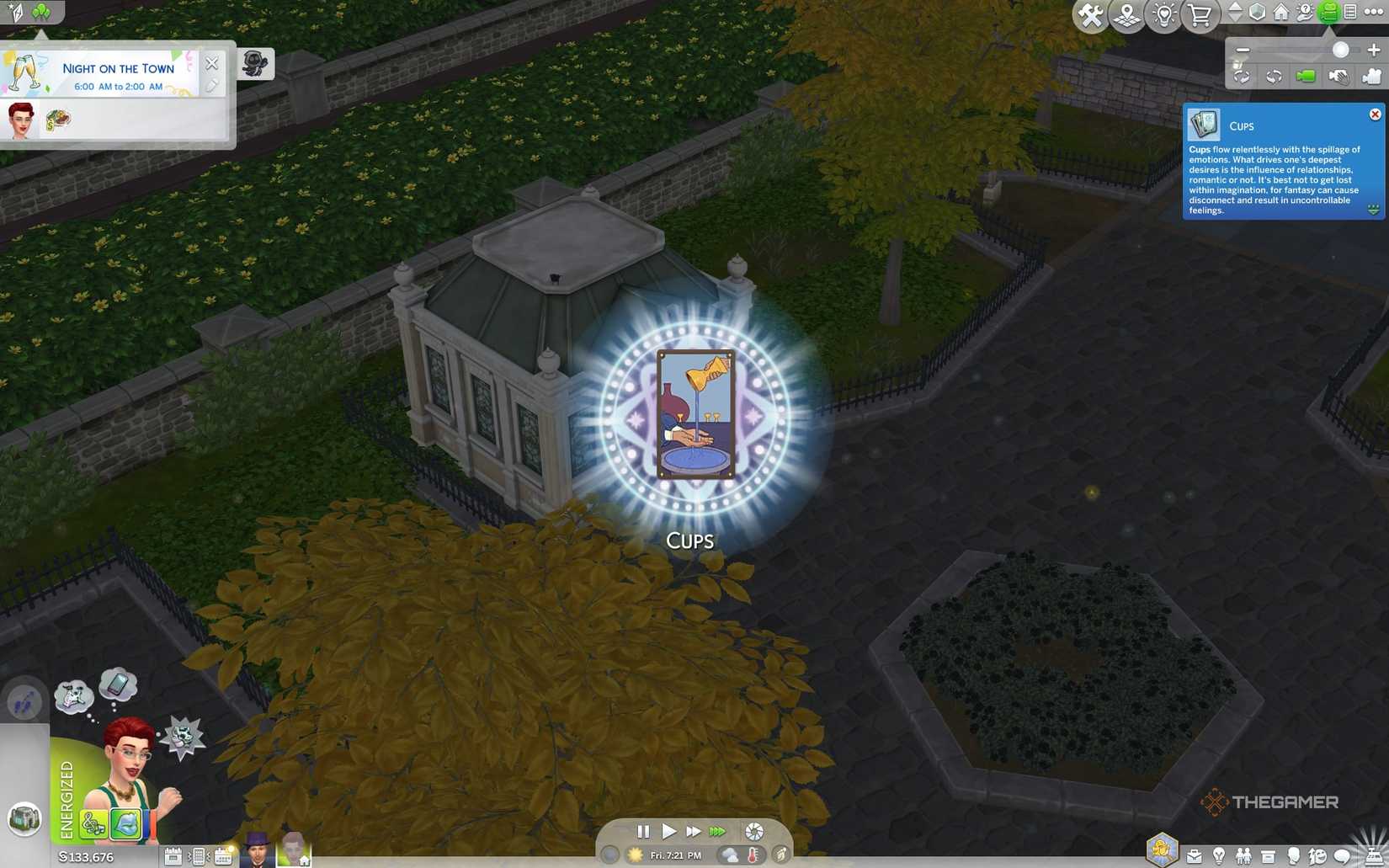Edit the Night on the Town event with pencil
This screenshot has width=1389, height=868.
(212, 85)
